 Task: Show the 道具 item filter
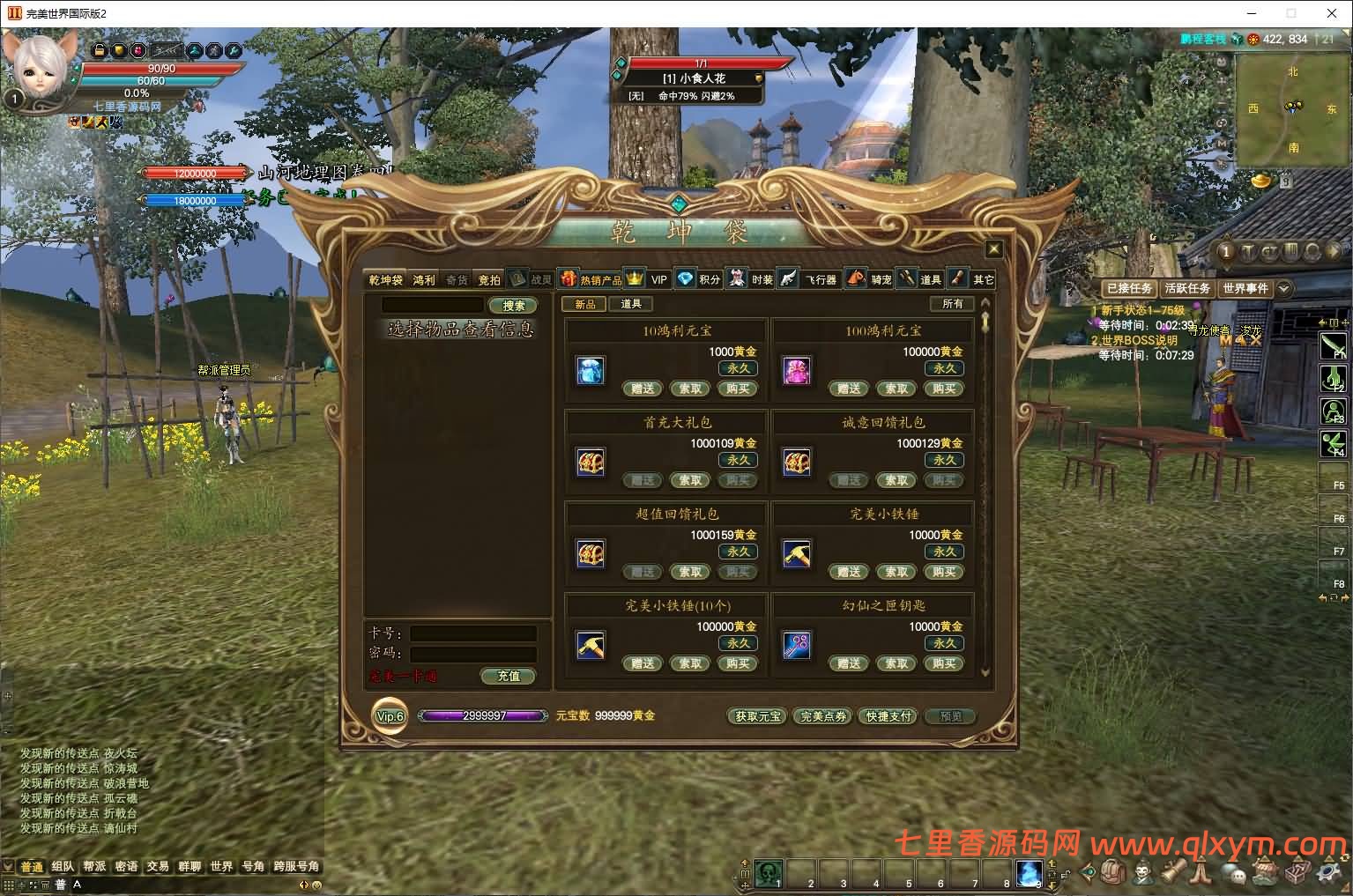coord(630,304)
